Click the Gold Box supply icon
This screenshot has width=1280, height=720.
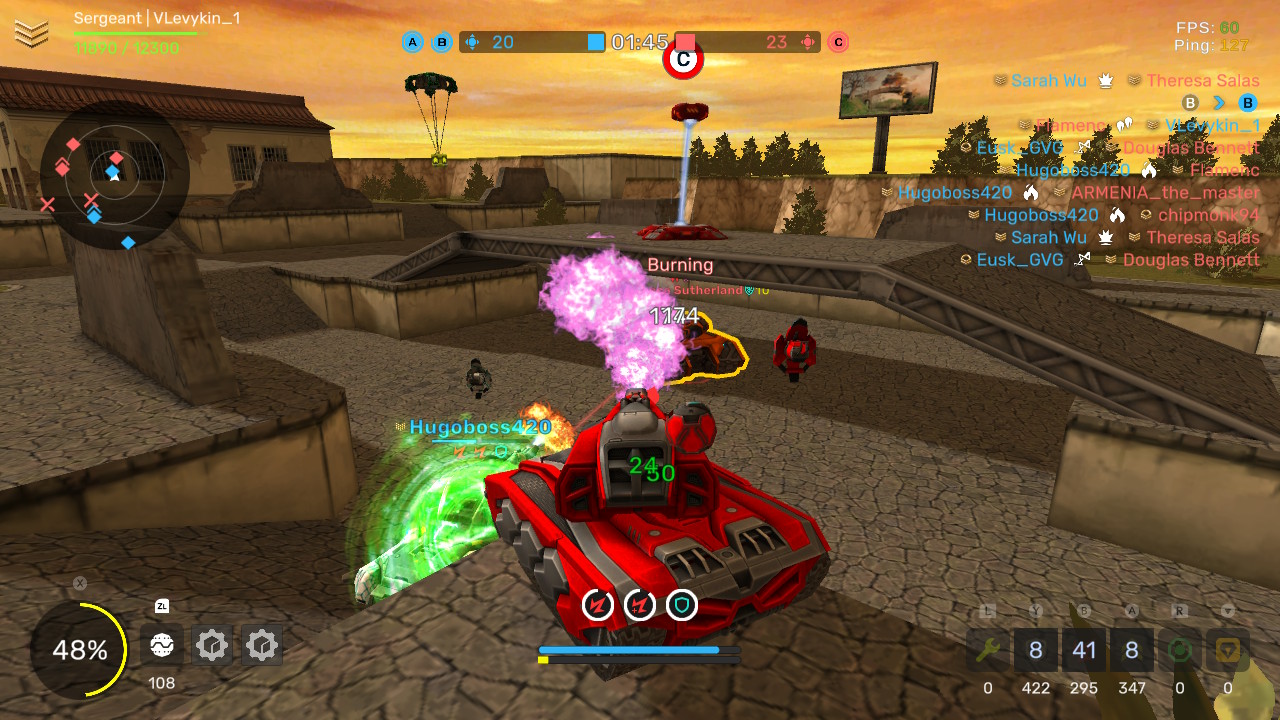pyautogui.click(x=1227, y=650)
